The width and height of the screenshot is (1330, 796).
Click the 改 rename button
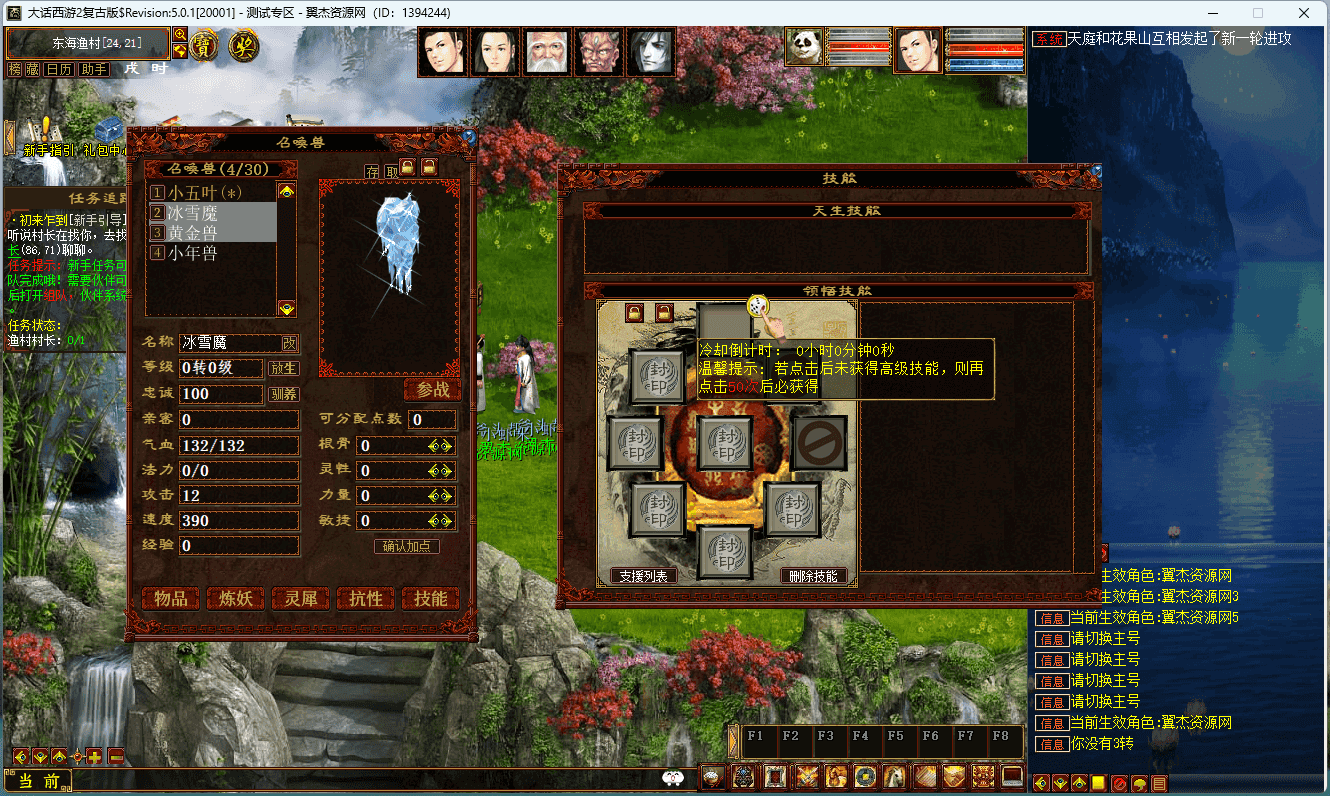289,343
